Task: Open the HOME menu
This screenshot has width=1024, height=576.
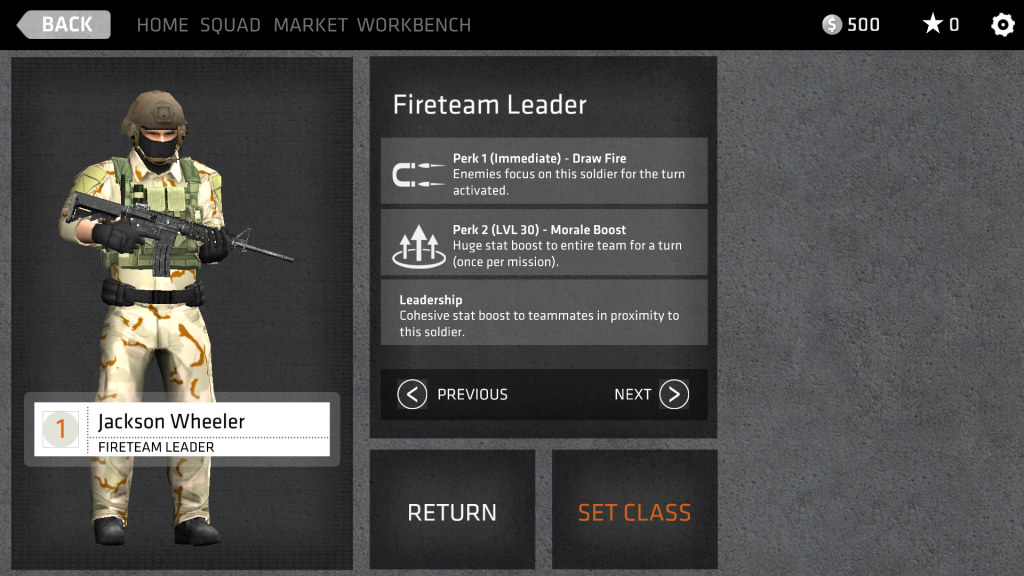Action: coord(162,25)
